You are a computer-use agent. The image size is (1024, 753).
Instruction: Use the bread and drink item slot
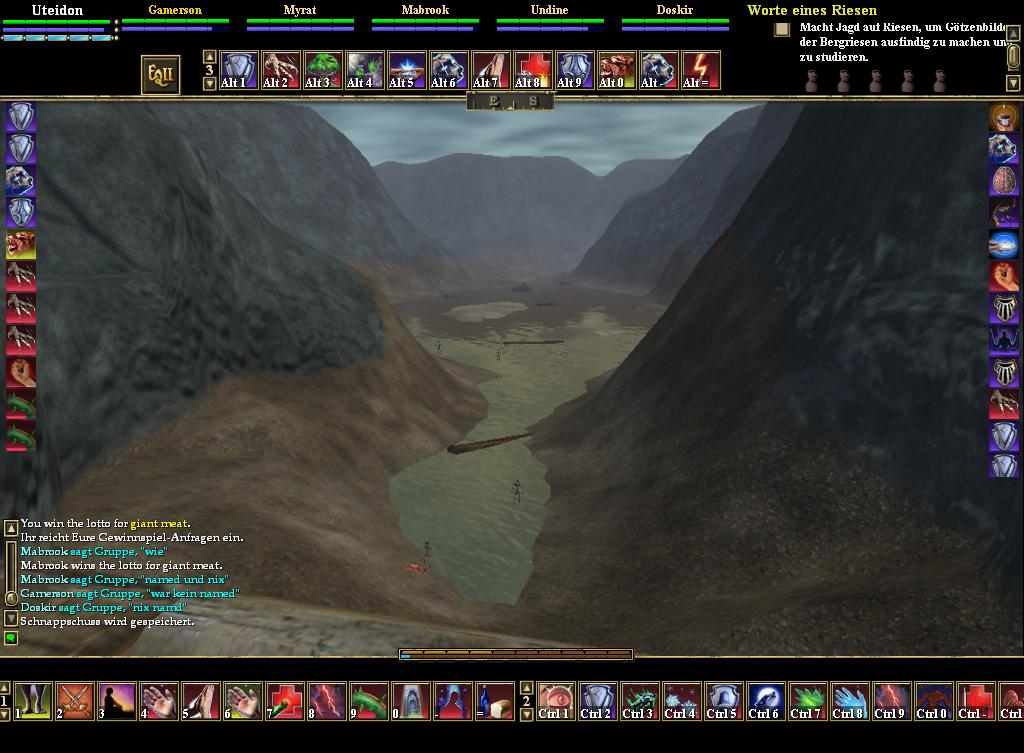[495, 701]
